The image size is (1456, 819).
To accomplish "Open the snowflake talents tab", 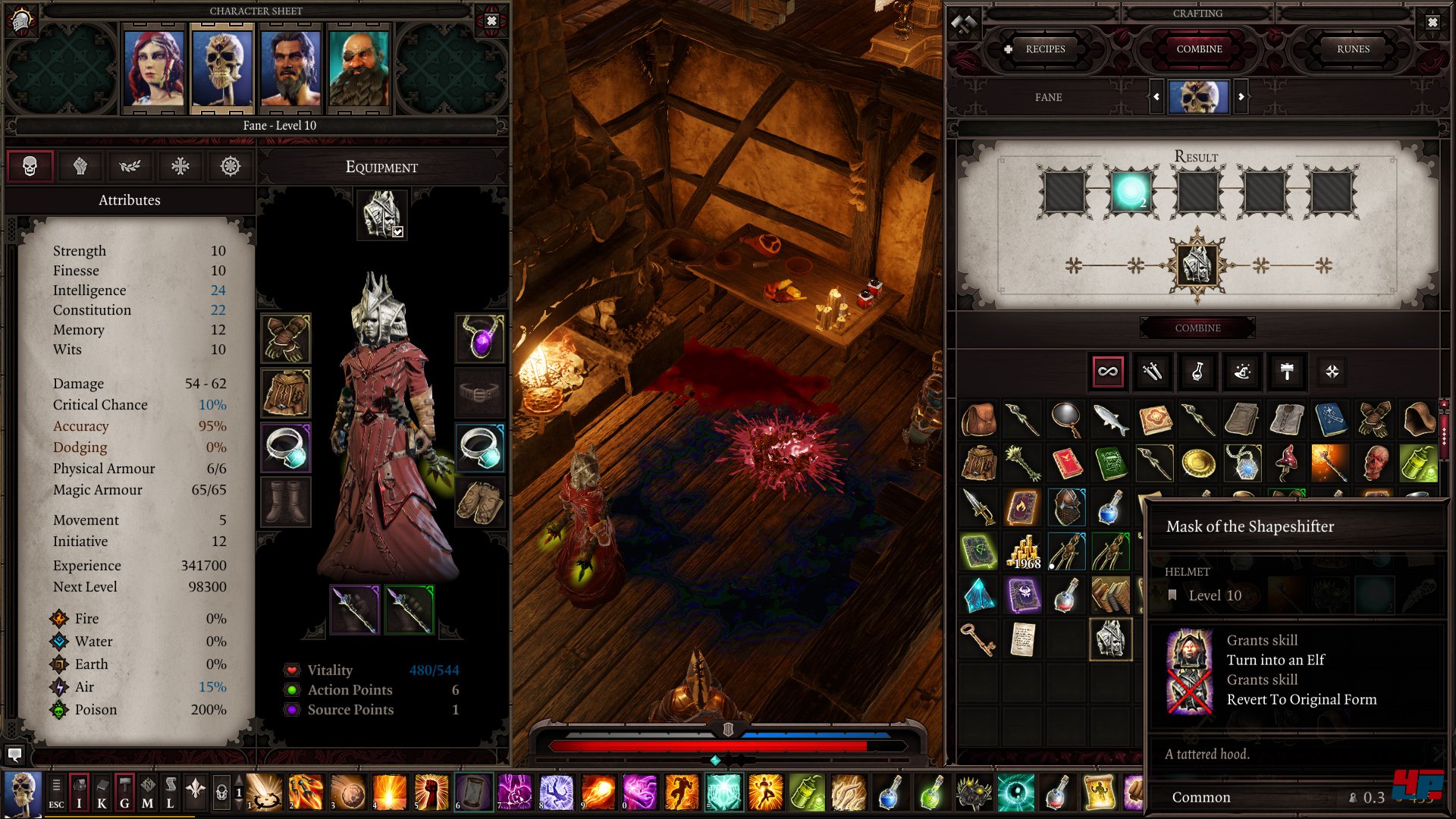I will 180,166.
